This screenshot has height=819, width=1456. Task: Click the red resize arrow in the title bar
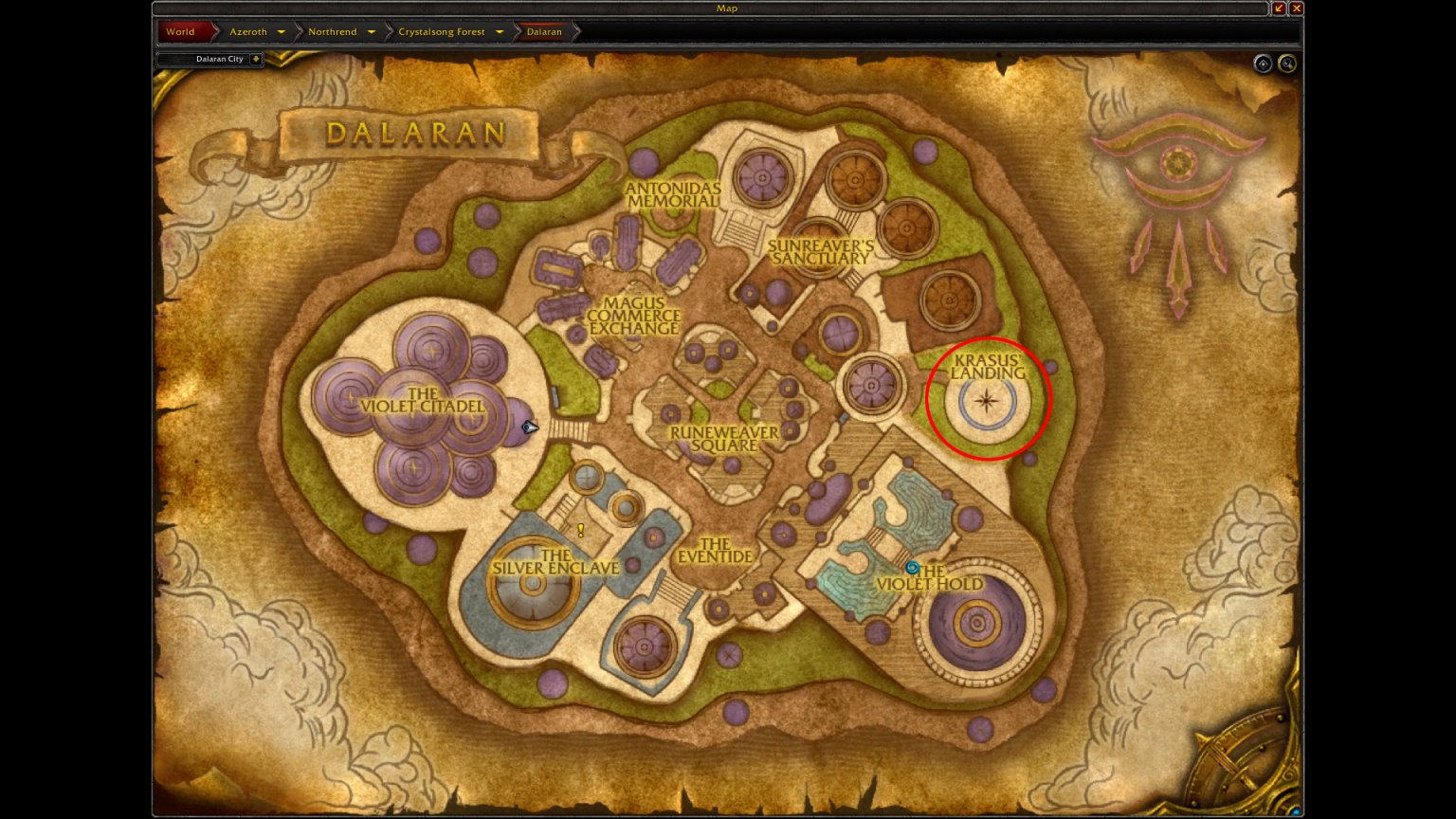[x=1279, y=9]
